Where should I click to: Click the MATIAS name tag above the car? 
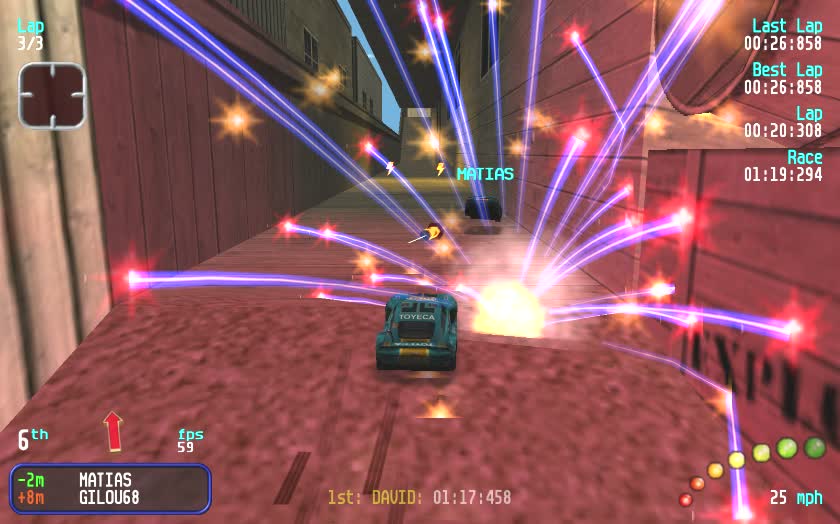point(485,174)
